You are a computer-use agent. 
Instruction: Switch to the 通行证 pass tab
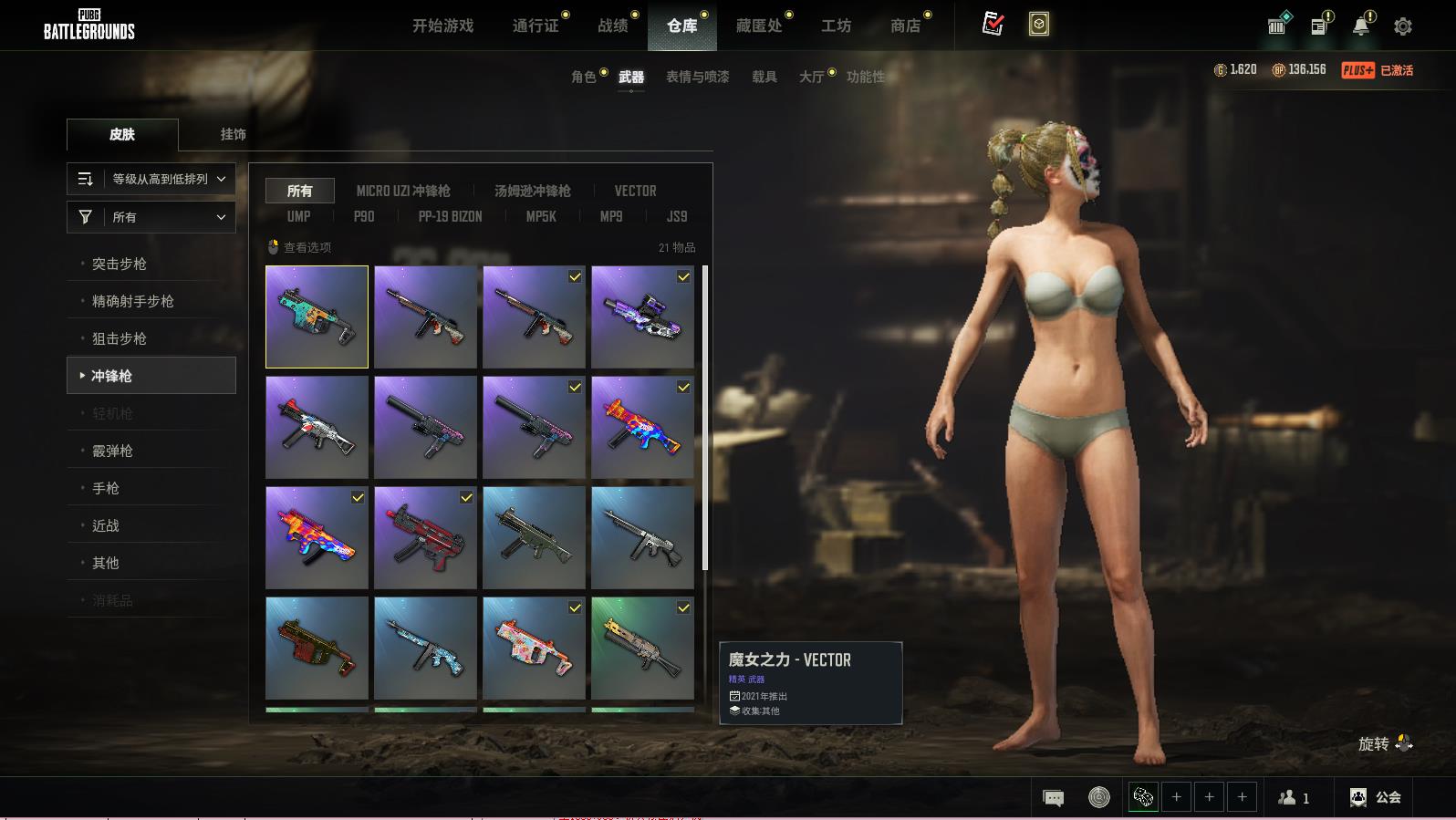point(536,26)
